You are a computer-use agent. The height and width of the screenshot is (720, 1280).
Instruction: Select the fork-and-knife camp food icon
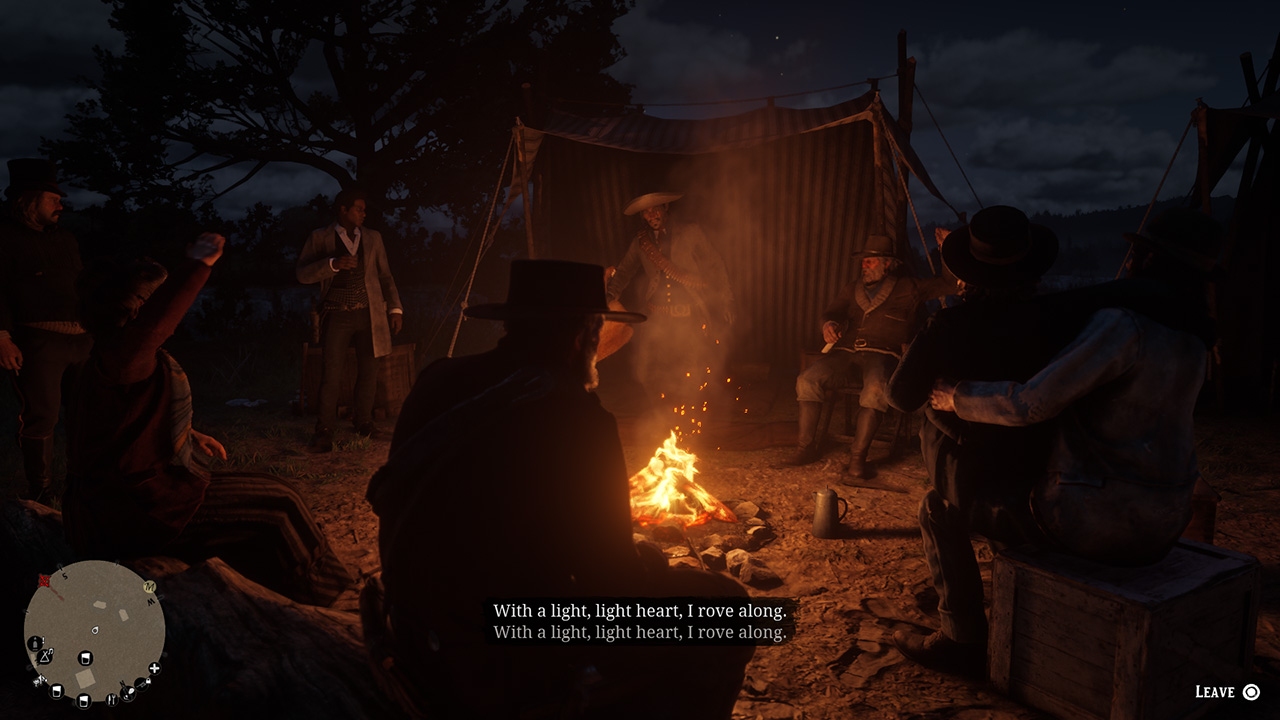pyautogui.click(x=112, y=698)
